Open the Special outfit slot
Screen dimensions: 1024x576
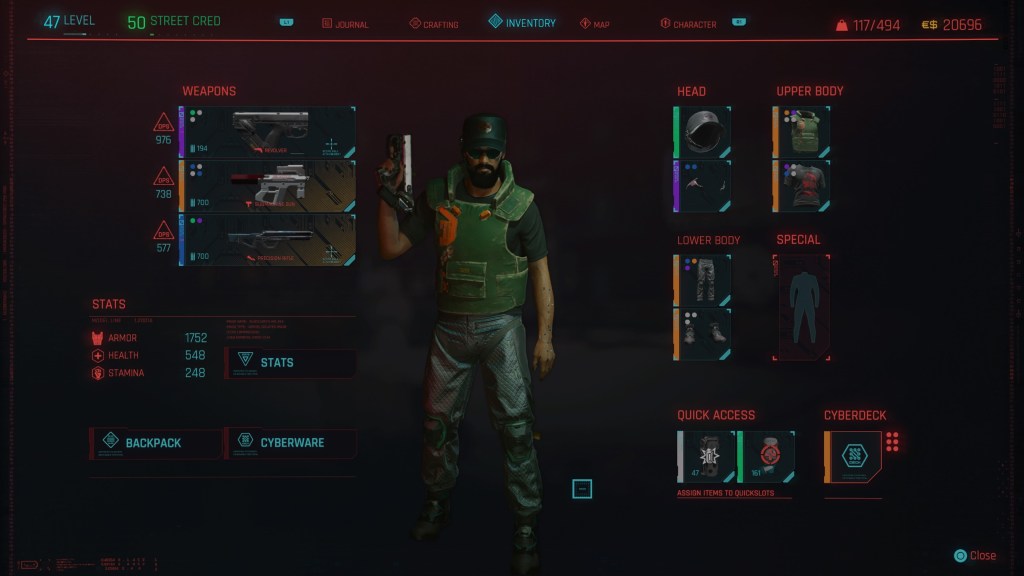click(801, 307)
